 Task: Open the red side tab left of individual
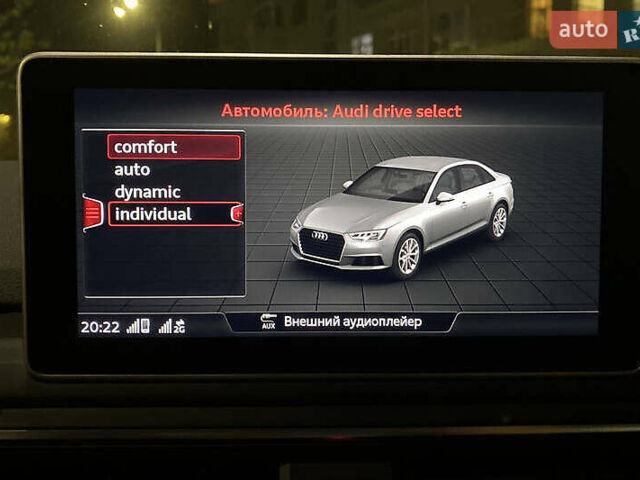point(92,213)
